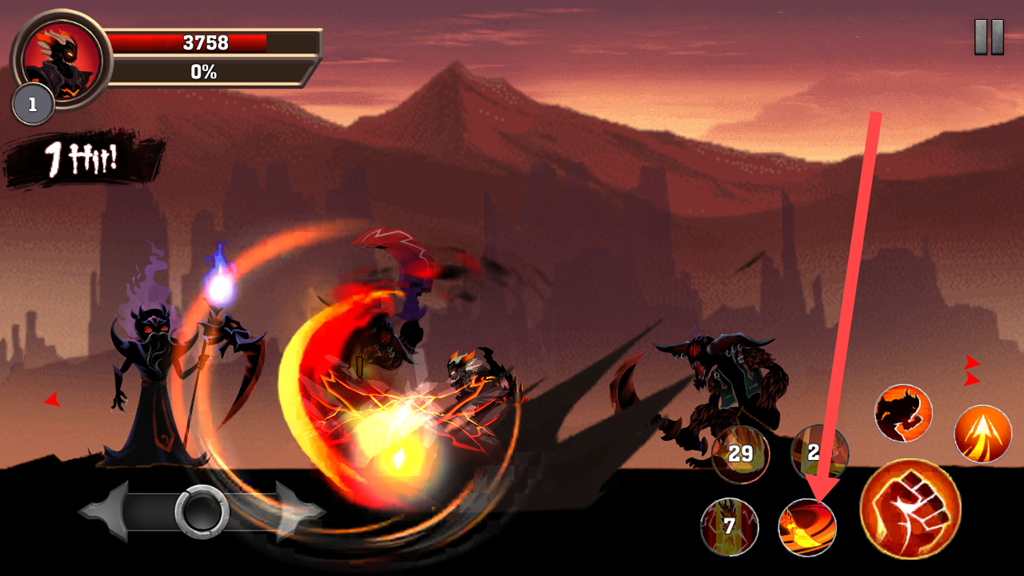Move left with the left arrow
This screenshot has width=1024, height=576.
click(108, 512)
